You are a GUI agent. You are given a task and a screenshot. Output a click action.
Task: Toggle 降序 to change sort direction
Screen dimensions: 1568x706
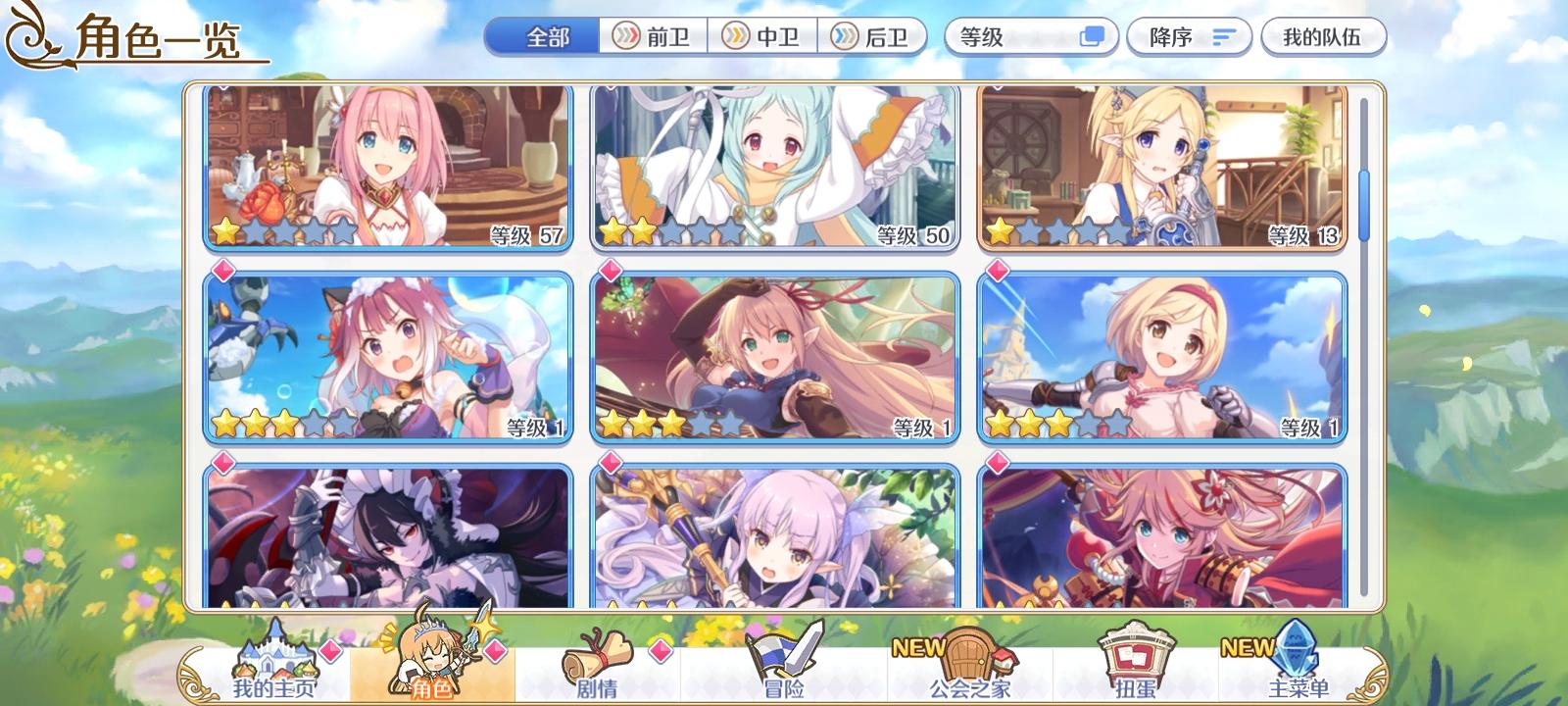pos(1188,36)
